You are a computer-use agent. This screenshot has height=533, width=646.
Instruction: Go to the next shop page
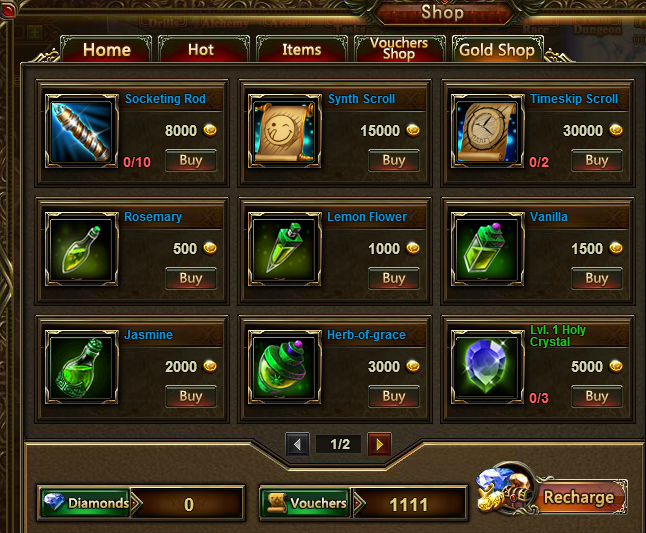point(379,444)
